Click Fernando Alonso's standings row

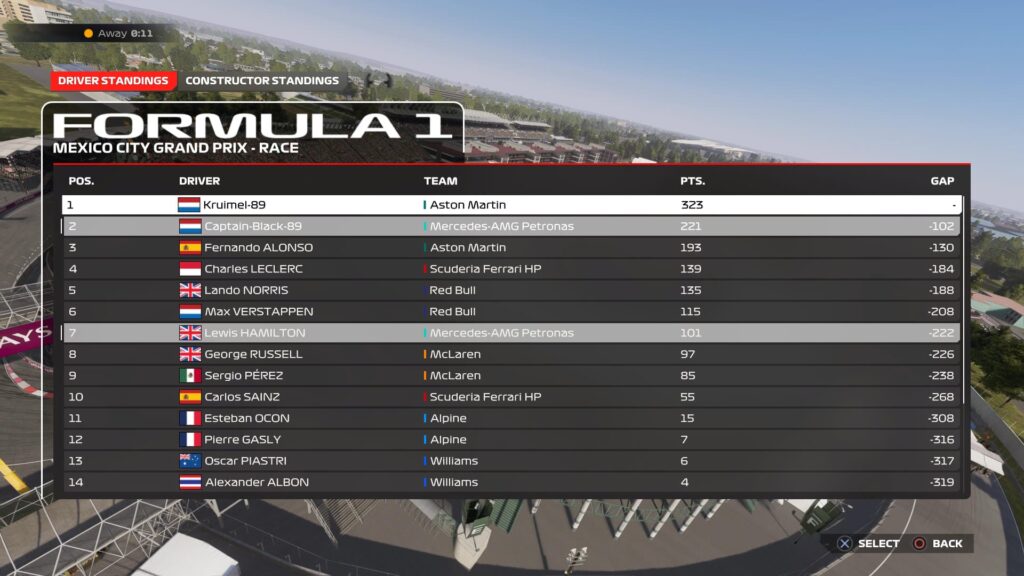pyautogui.click(x=511, y=247)
